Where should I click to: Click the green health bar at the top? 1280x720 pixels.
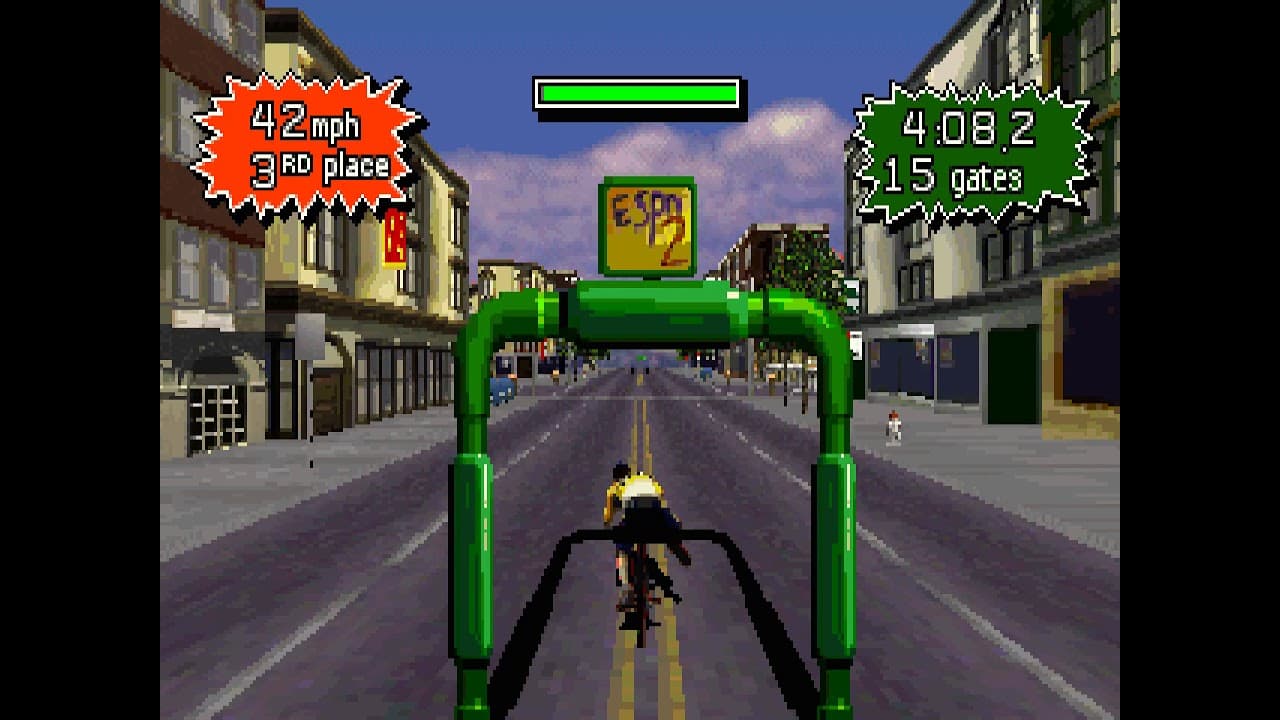[x=637, y=90]
